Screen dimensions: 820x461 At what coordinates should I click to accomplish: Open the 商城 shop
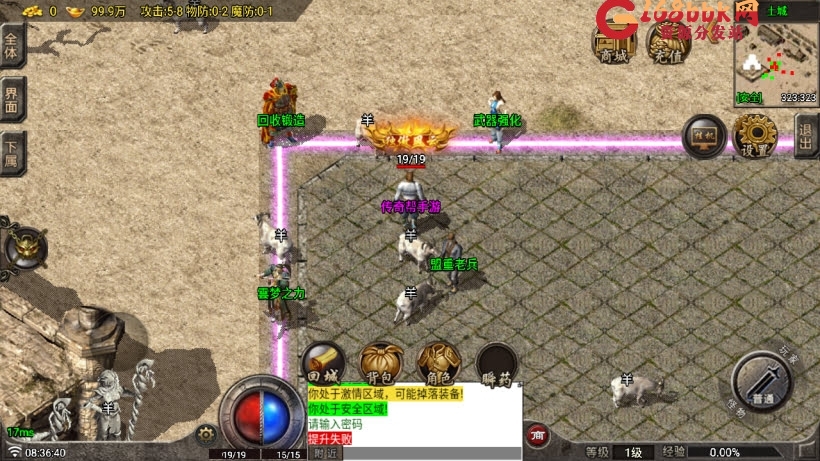click(614, 41)
